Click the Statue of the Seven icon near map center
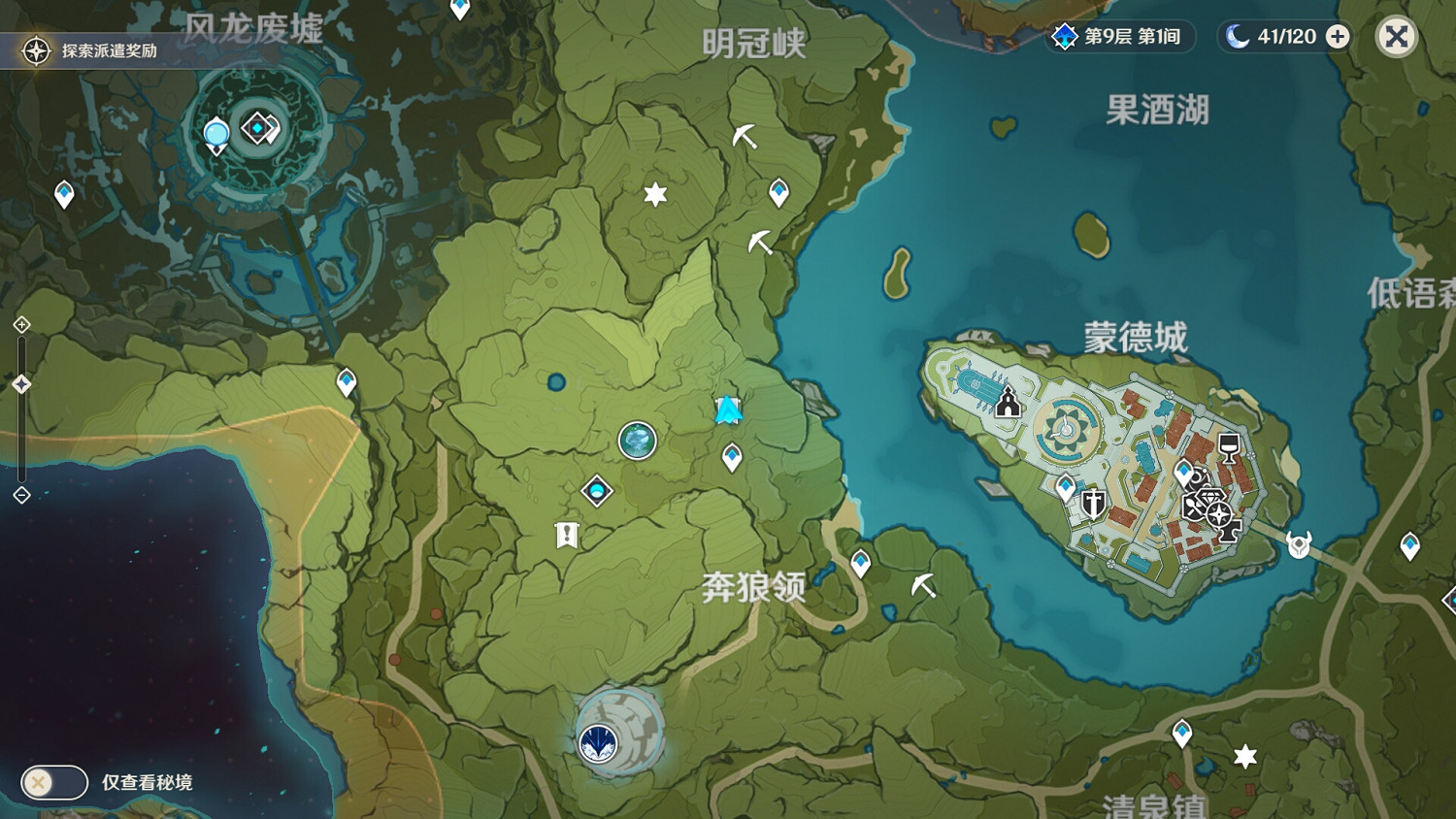1456x819 pixels. pos(638,442)
